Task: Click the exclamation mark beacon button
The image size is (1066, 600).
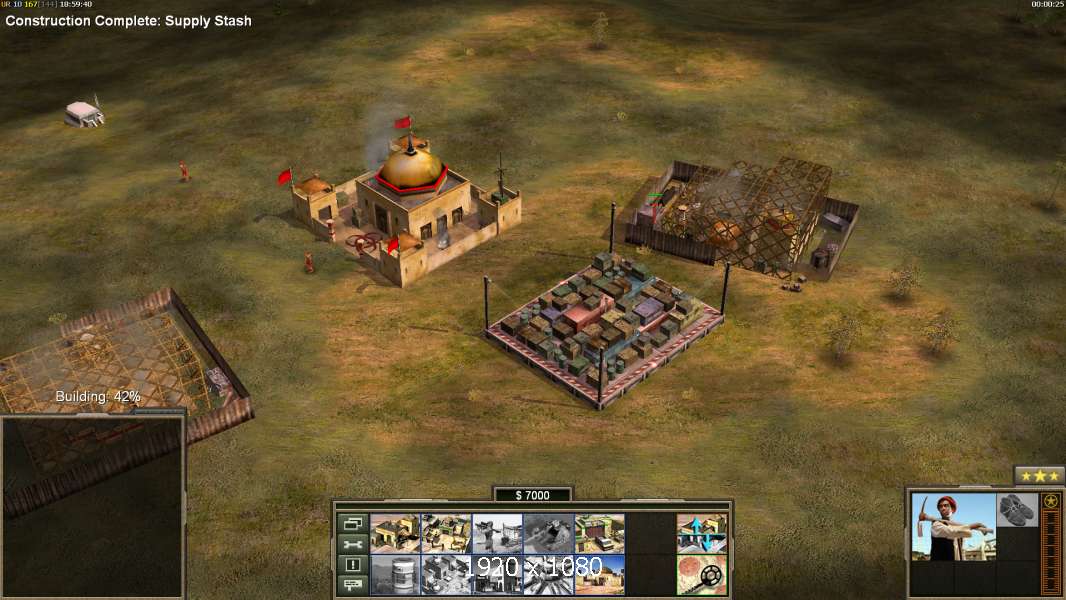Action: (353, 565)
